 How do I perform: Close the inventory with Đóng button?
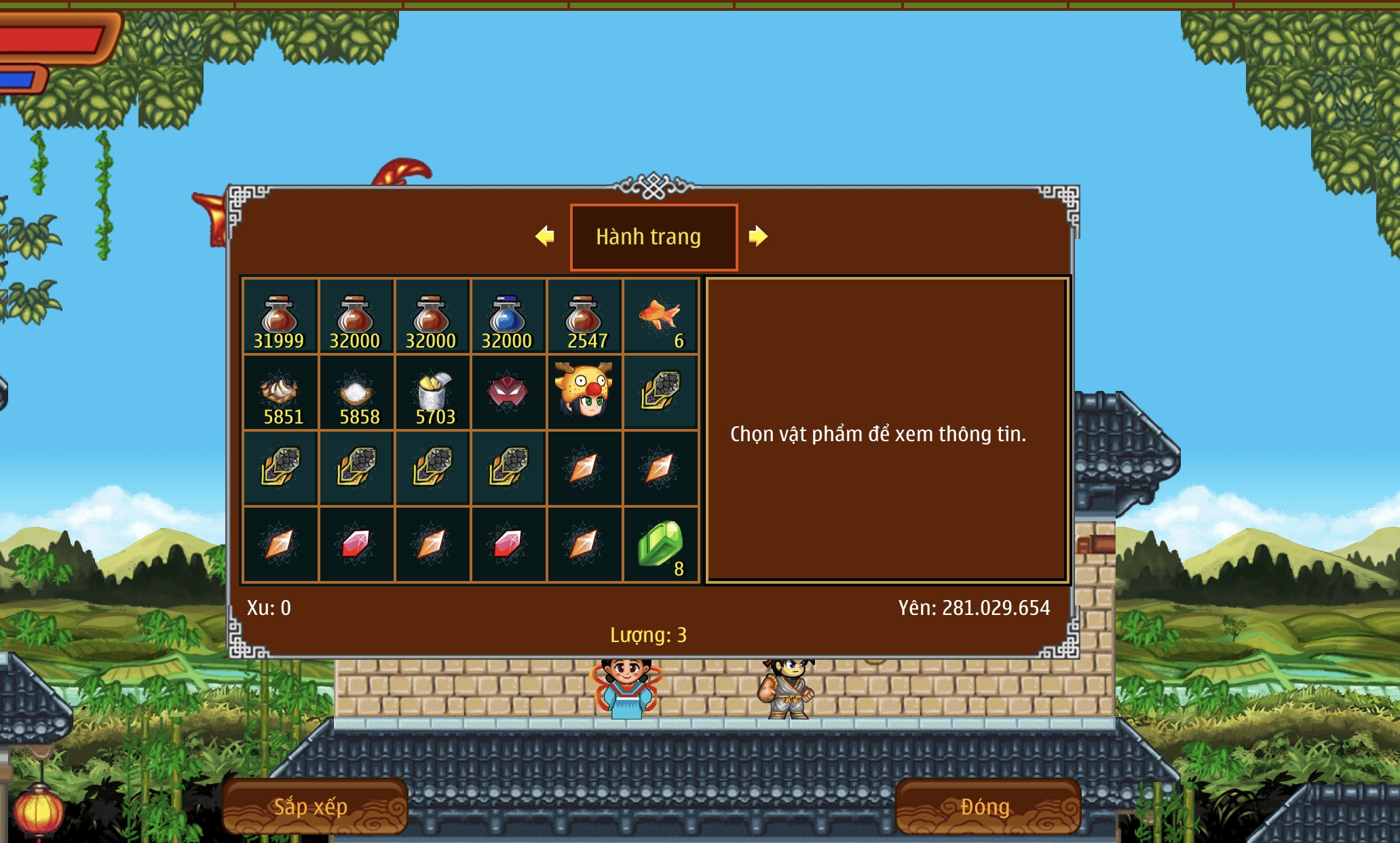coord(987,806)
